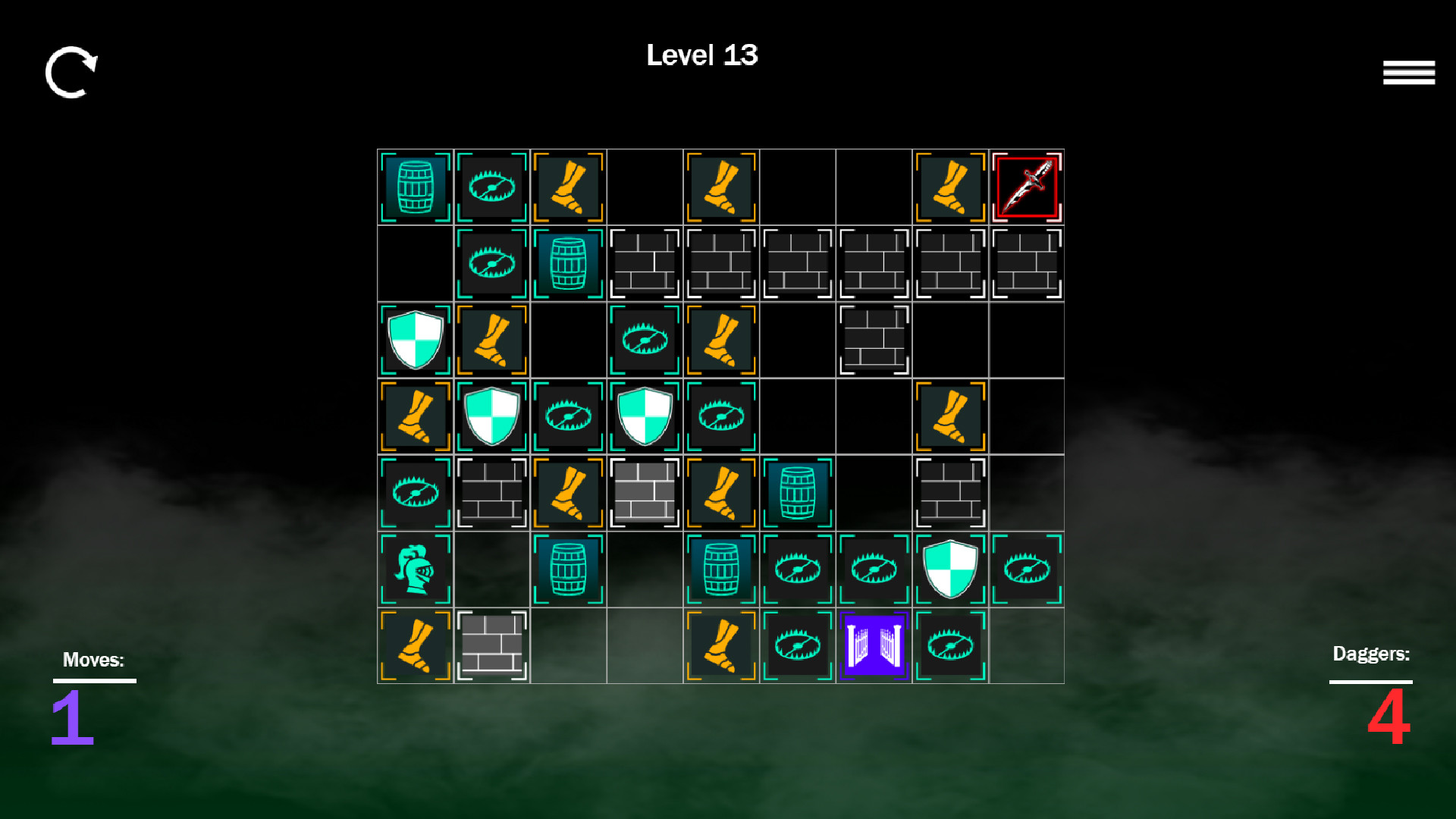The height and width of the screenshot is (819, 1456).
Task: Select the orange boots tile in the bottom-left
Action: (416, 645)
